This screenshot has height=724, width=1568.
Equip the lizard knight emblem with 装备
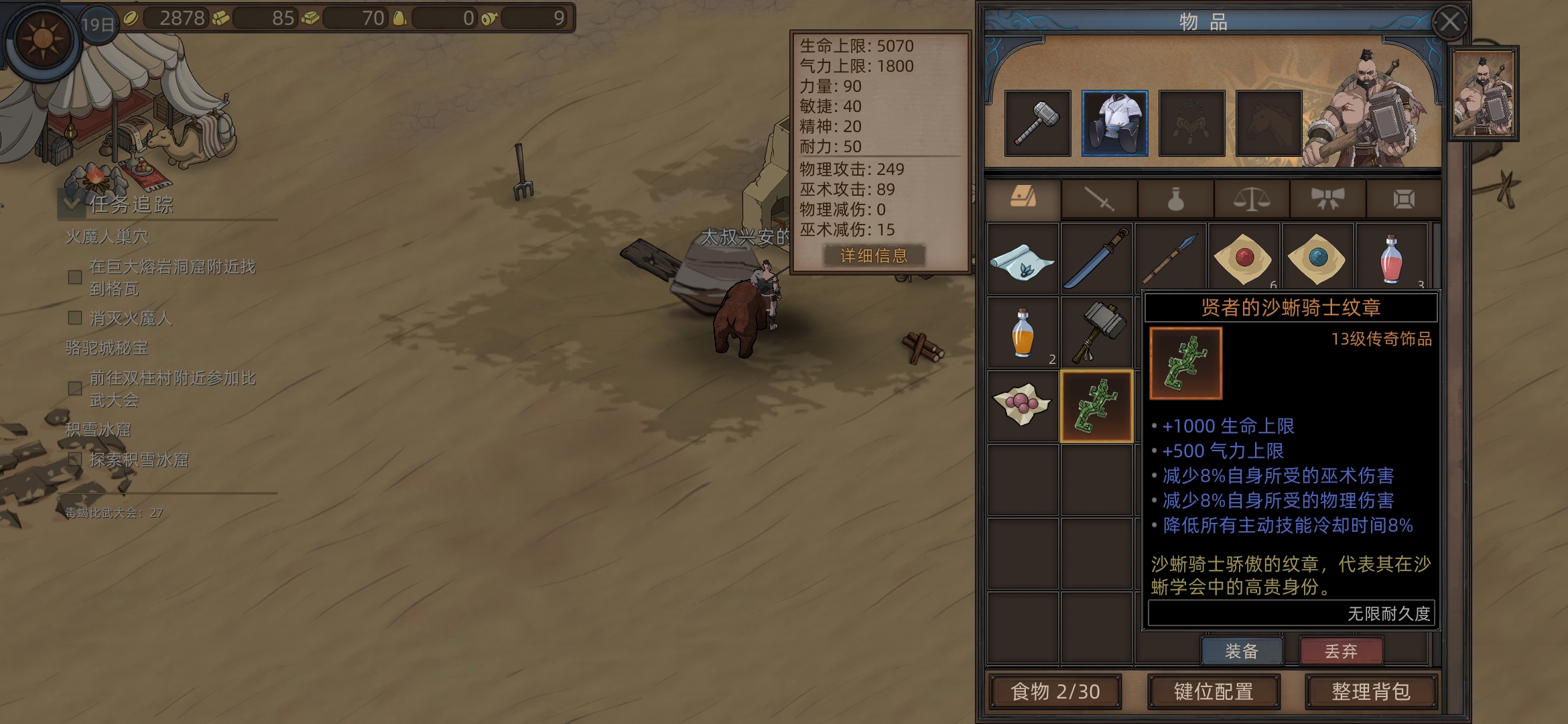click(x=1242, y=651)
